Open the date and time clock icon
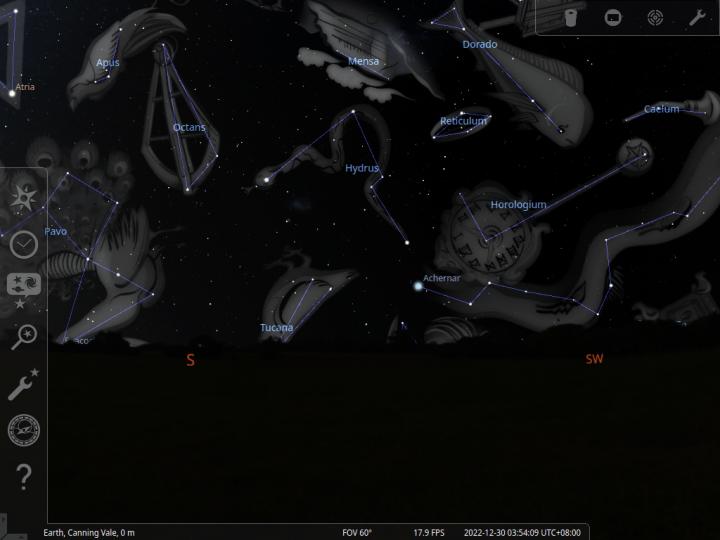This screenshot has height=540, width=720. point(23,243)
